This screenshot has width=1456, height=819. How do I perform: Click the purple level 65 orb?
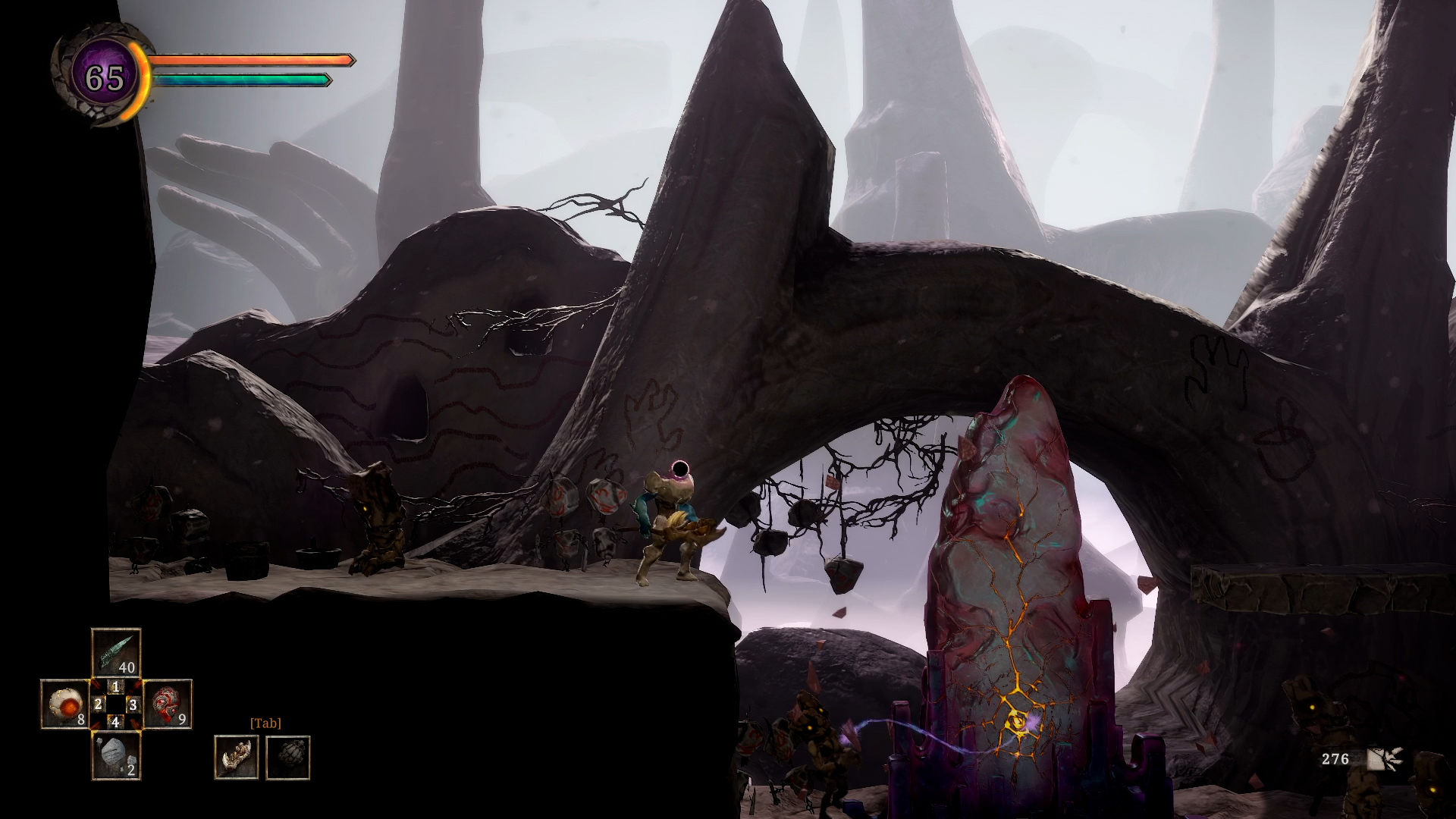click(x=104, y=77)
